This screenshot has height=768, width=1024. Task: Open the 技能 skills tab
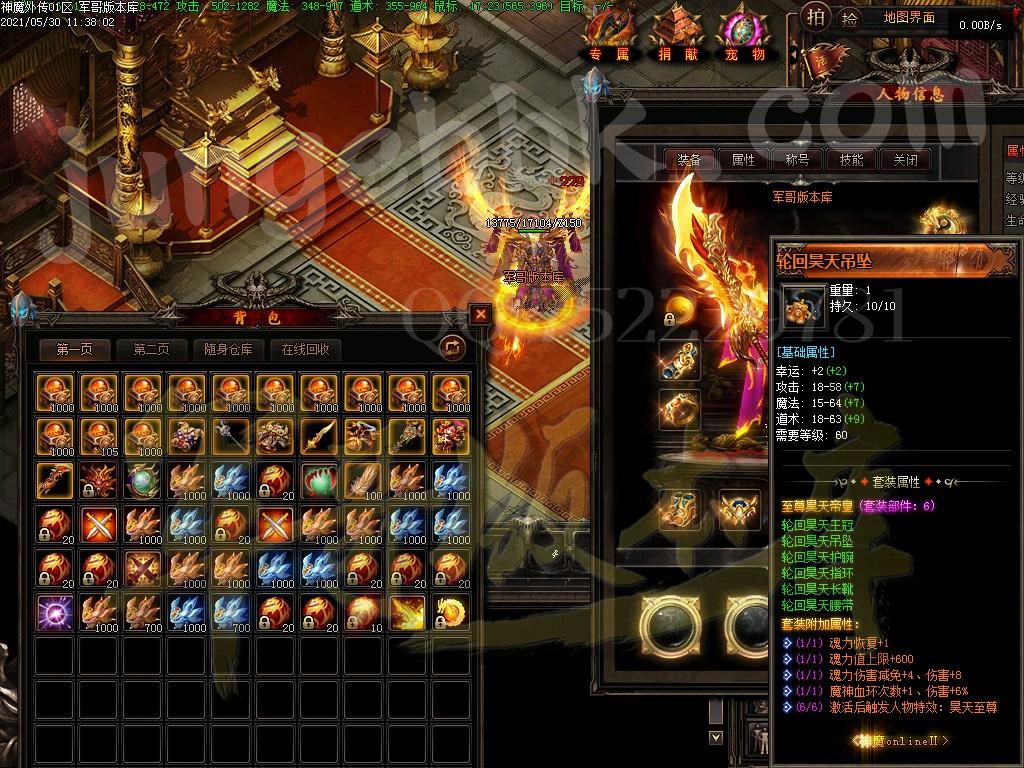tap(851, 159)
